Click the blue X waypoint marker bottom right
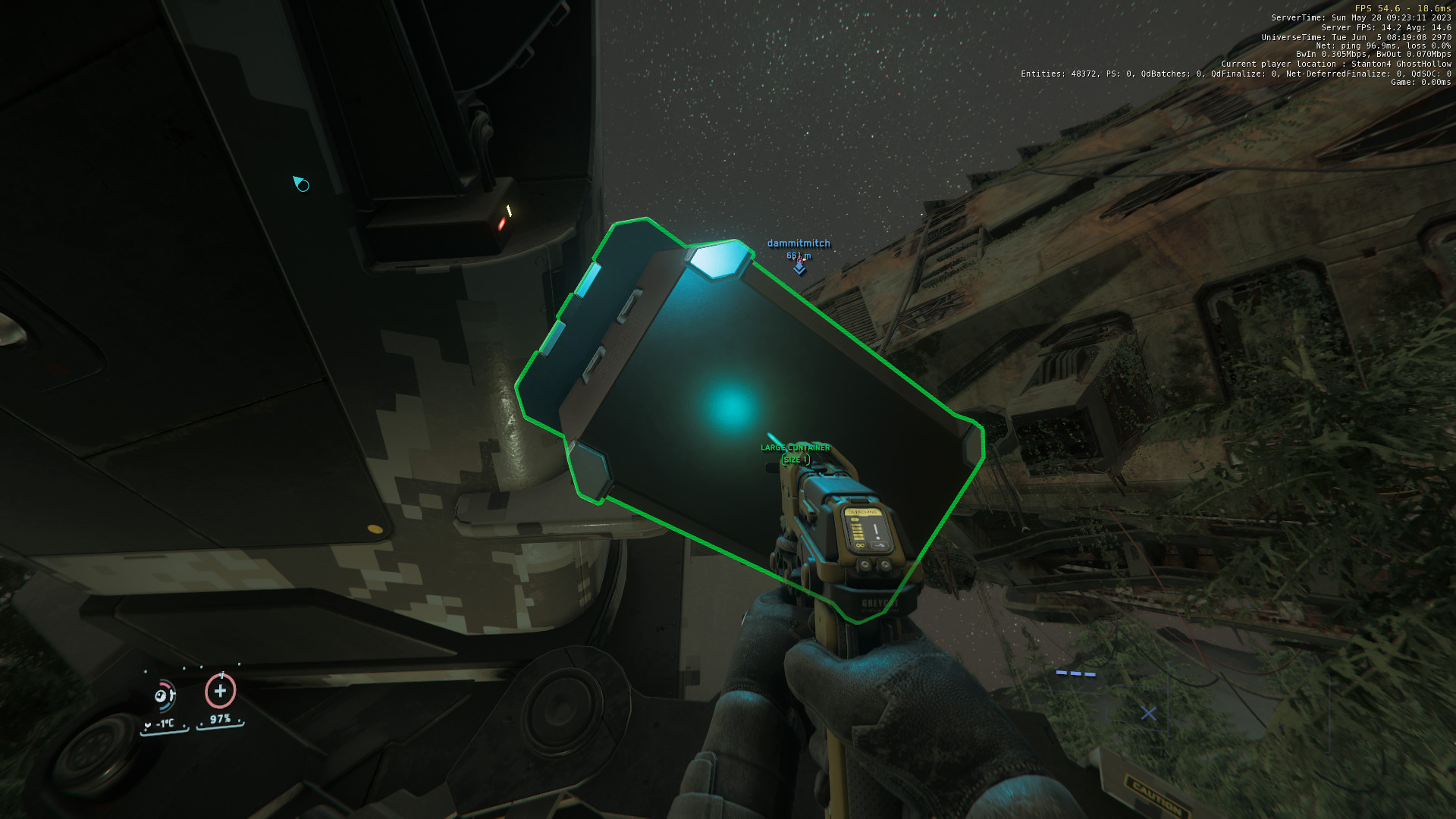Viewport: 1456px width, 819px height. point(1148,714)
